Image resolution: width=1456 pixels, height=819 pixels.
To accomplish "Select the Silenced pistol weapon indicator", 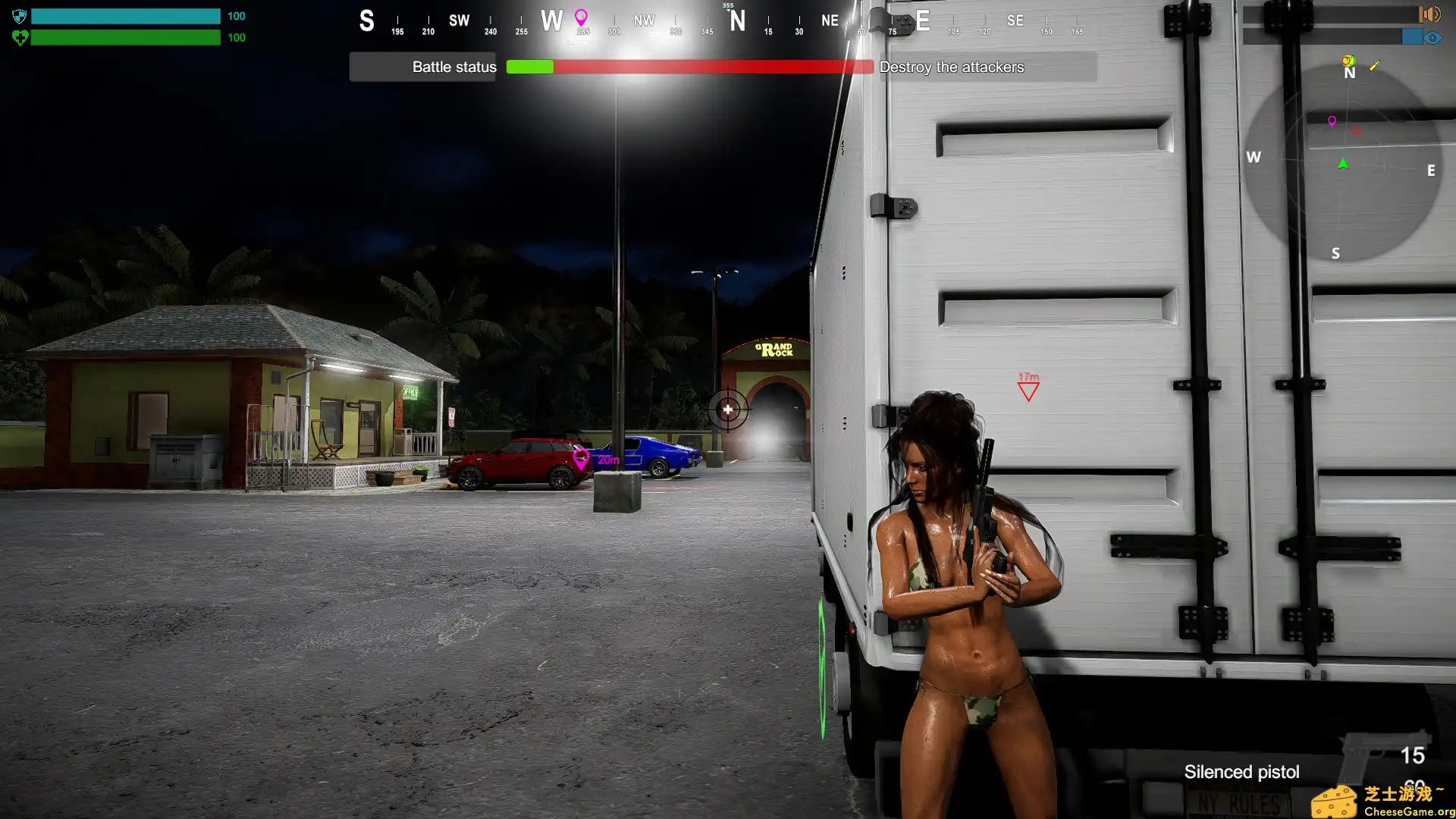I will [1241, 771].
